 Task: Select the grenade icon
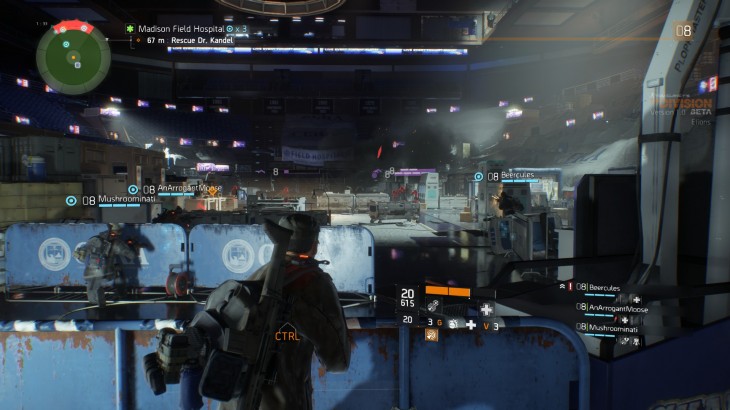pos(452,325)
